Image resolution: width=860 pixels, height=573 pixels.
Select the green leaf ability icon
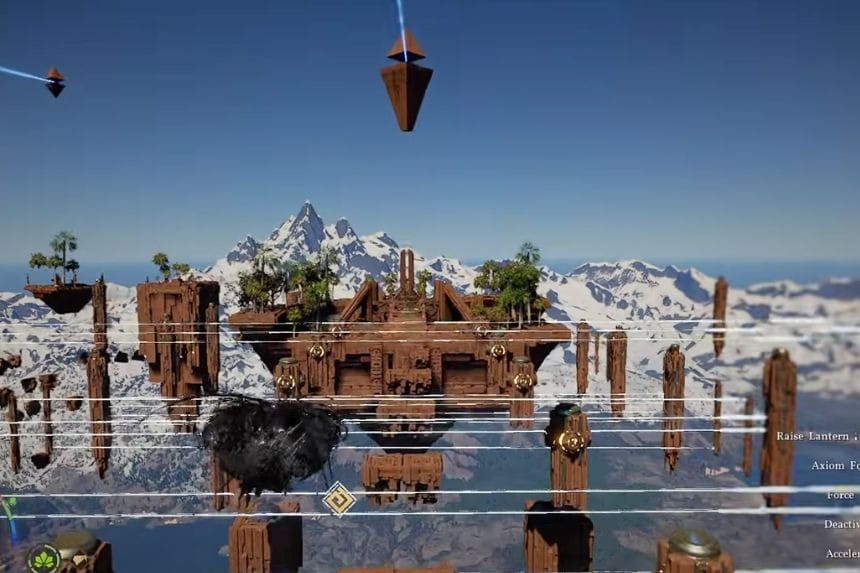(x=44, y=559)
